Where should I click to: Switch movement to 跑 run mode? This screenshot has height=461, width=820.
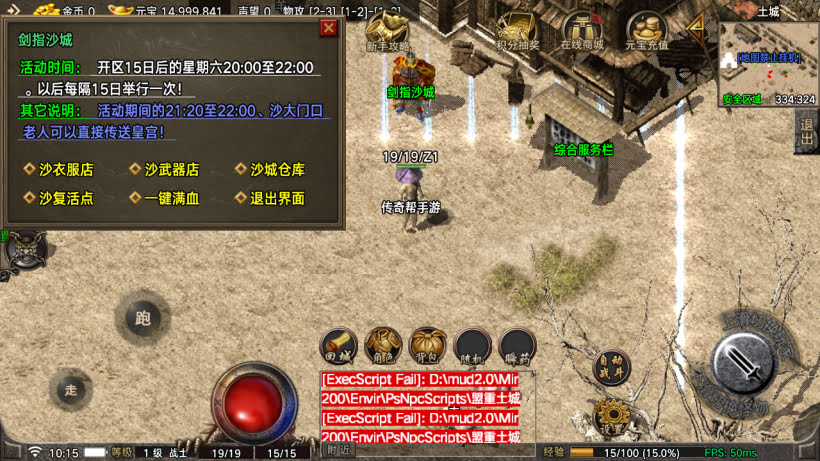(x=143, y=319)
